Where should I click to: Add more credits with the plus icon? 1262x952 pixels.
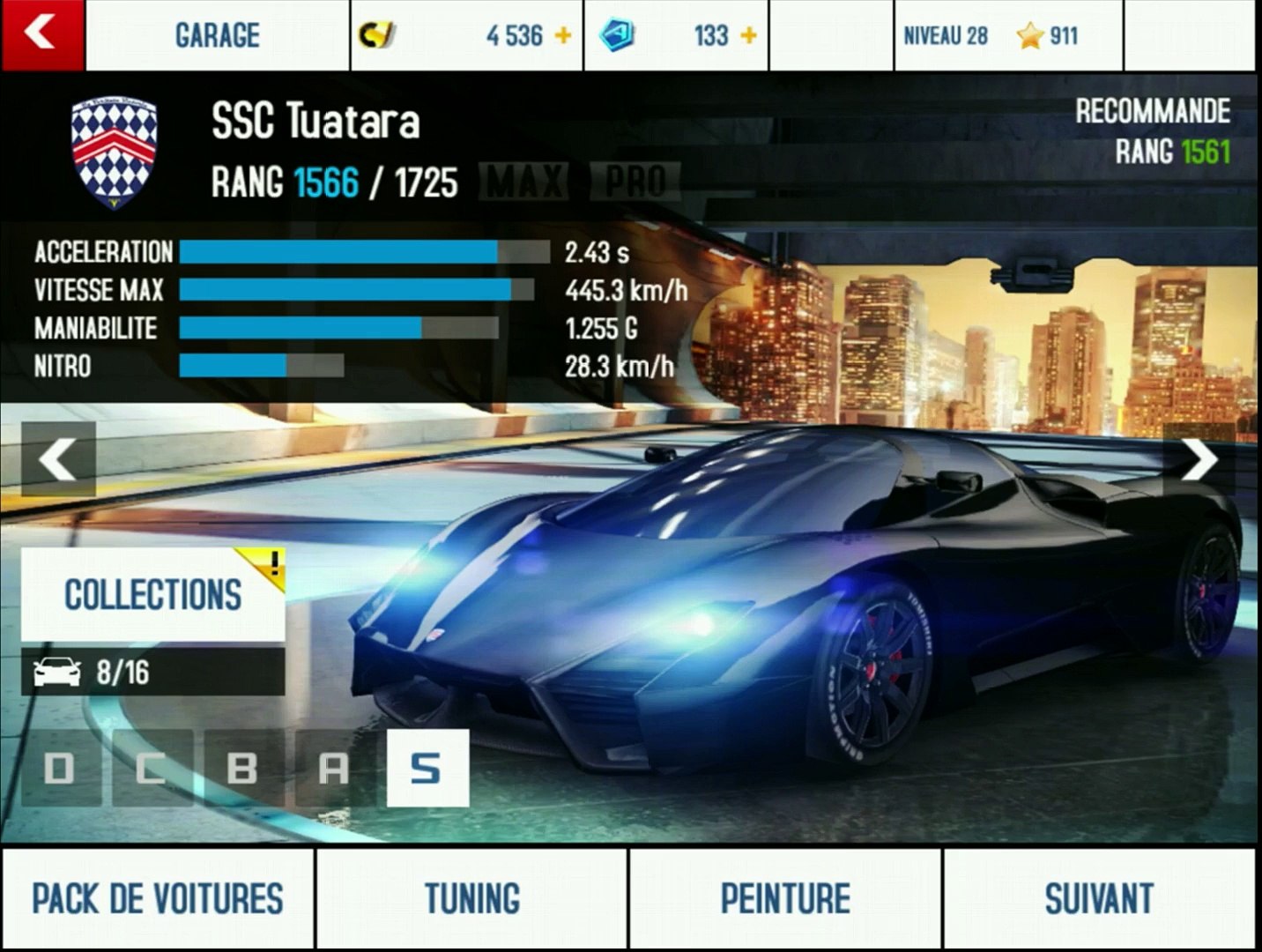(562, 36)
